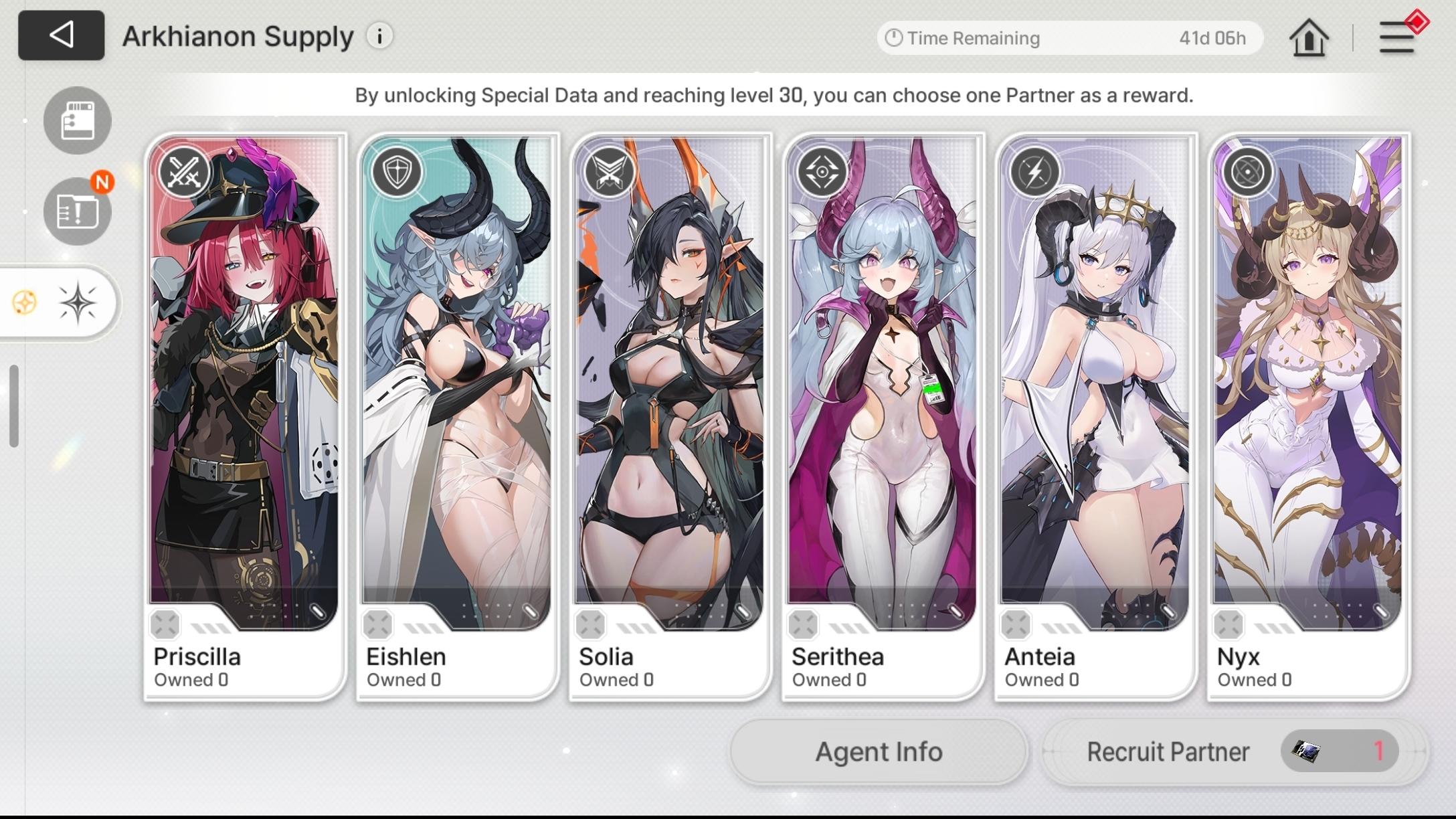Click the back arrow to leave Arkhianon Supply

coord(61,35)
